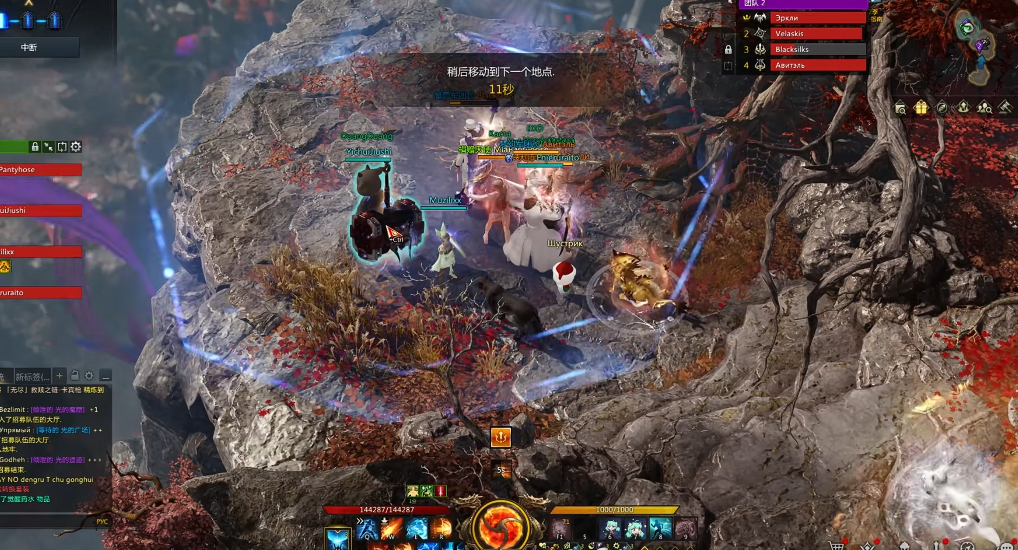1018x550 pixels.
Task: Click the orange emblem button above hotbar
Action: tap(501, 437)
